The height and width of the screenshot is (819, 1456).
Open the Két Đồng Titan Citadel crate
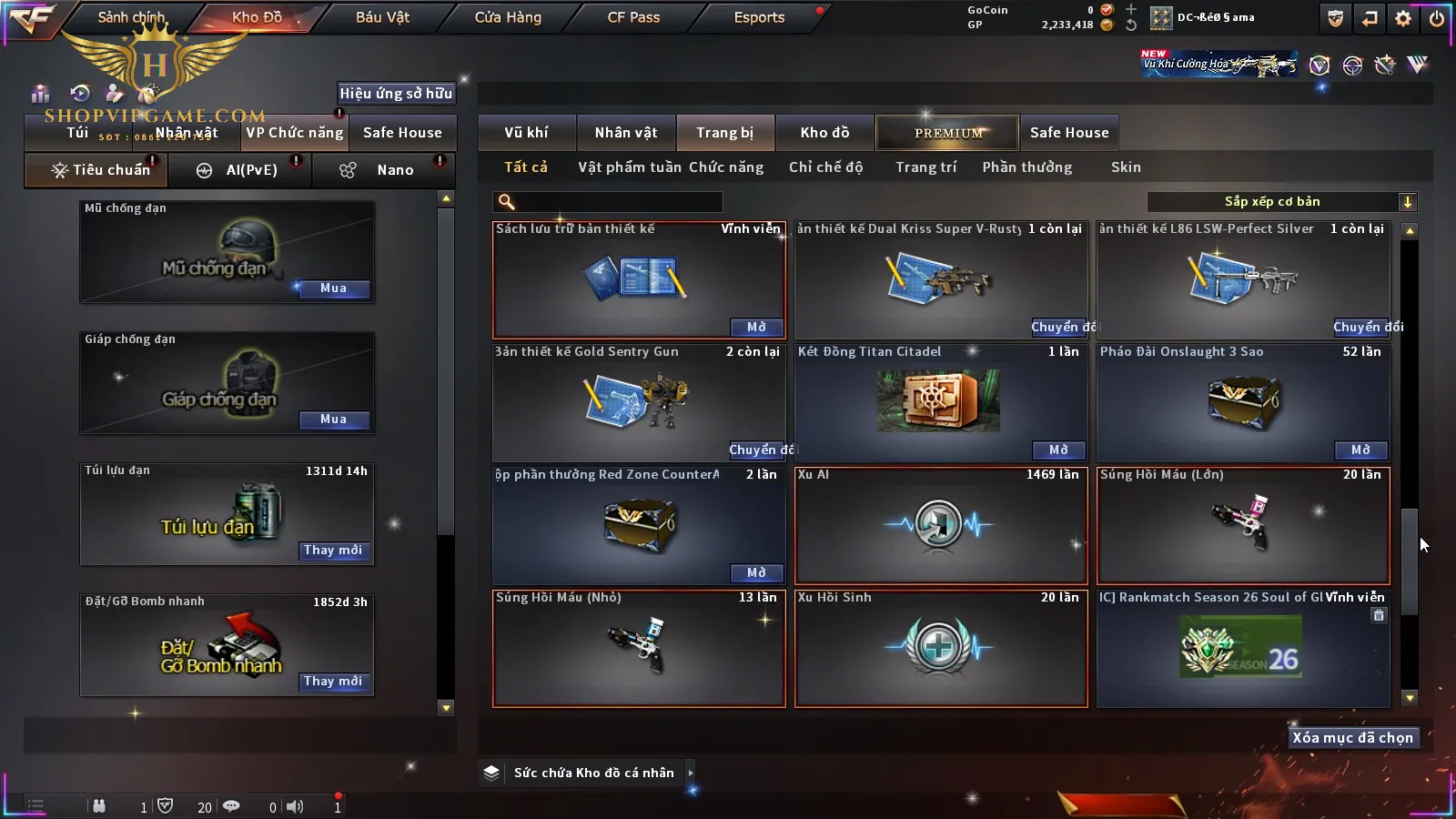[1058, 450]
